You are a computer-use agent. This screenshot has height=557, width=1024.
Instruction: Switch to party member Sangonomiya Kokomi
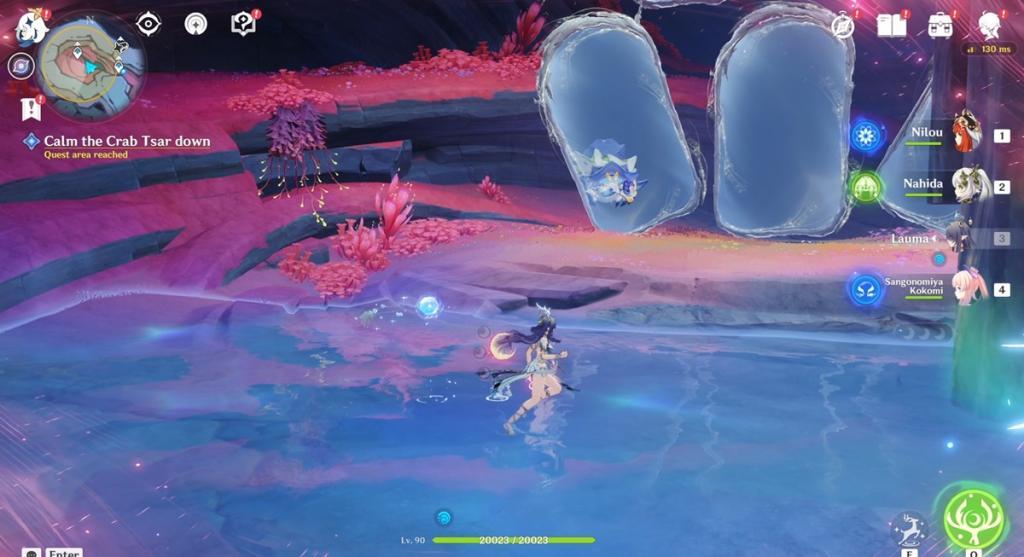[966, 289]
